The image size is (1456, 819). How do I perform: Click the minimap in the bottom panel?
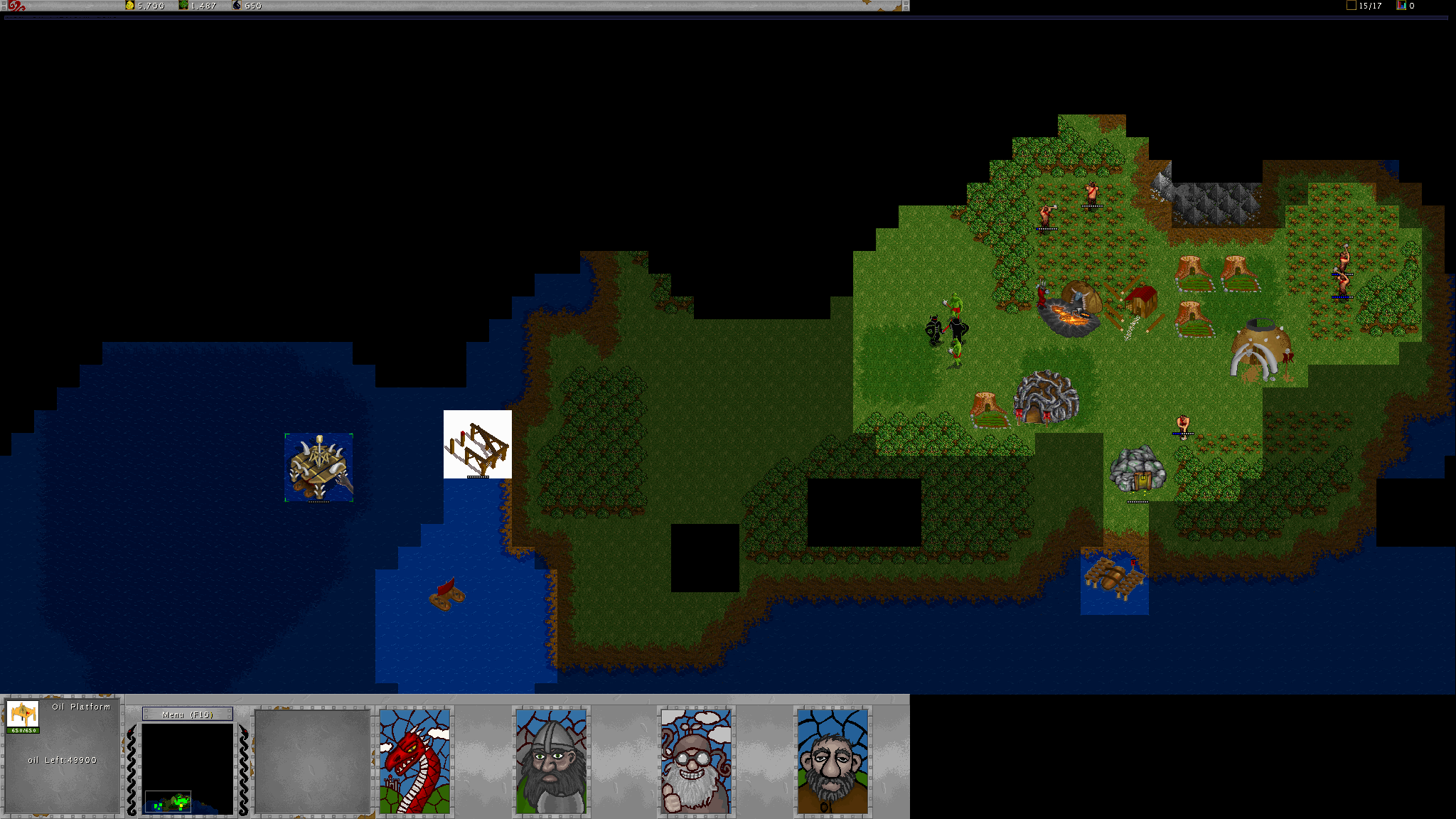(x=188, y=769)
